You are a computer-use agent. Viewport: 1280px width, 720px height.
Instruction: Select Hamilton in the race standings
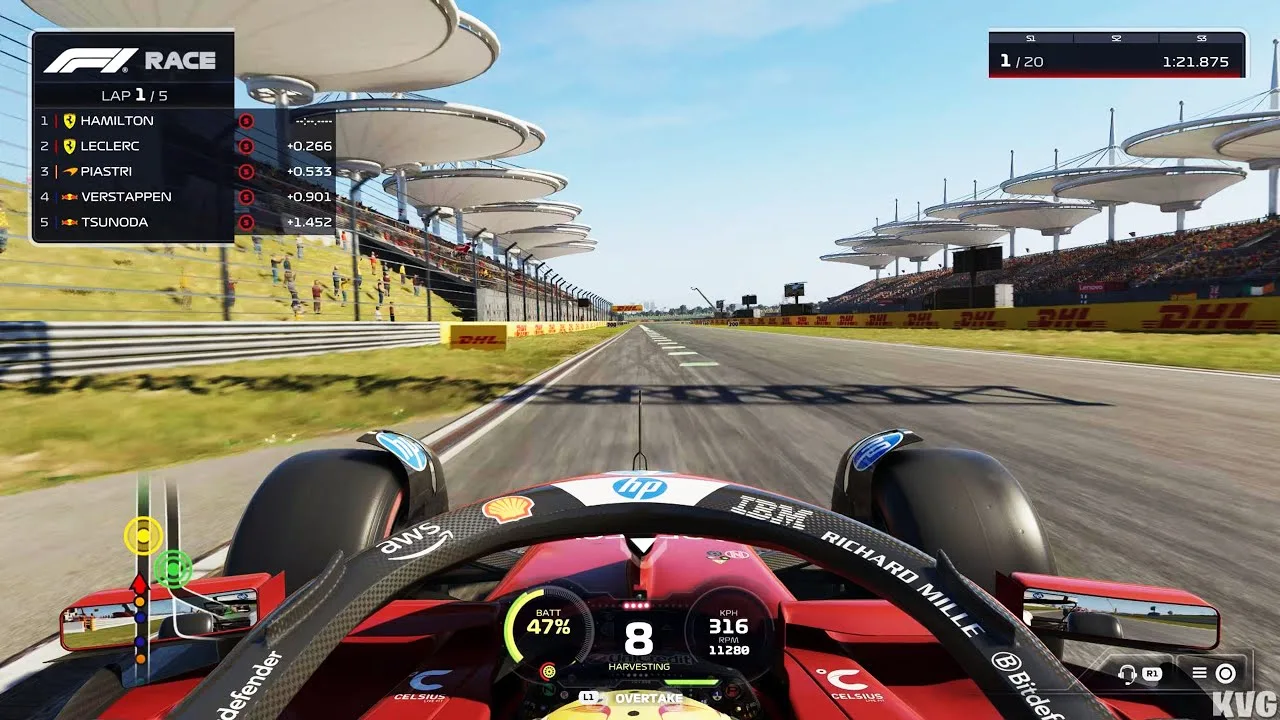[x=117, y=120]
